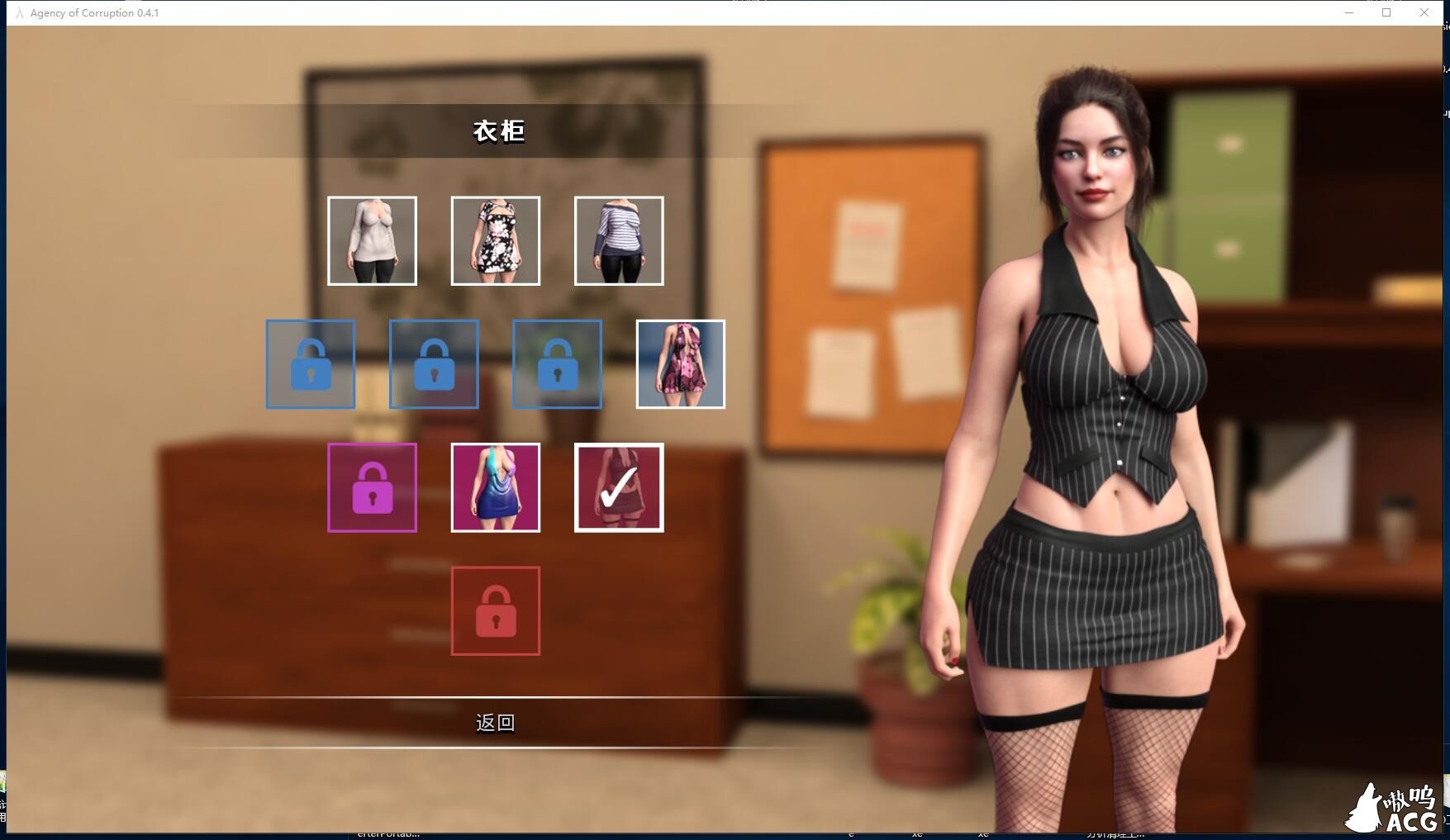Click the magenta locked outfit slot
Screen dimensions: 1450x840
(x=372, y=487)
